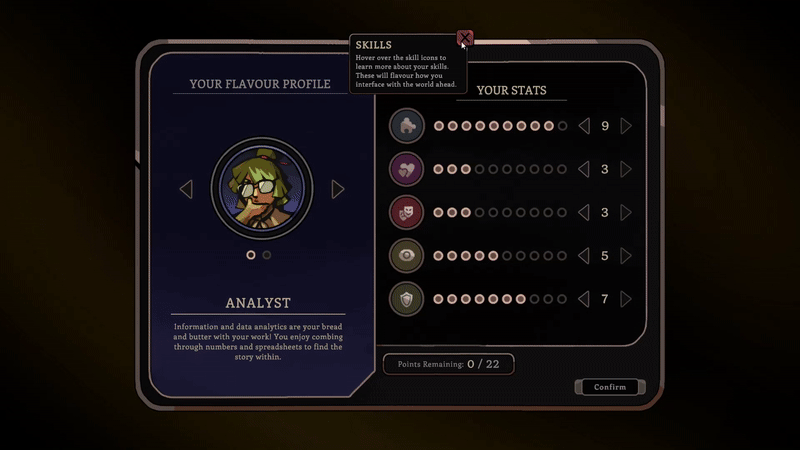Show the previous flavour profile
The image size is (800, 450).
click(186, 189)
